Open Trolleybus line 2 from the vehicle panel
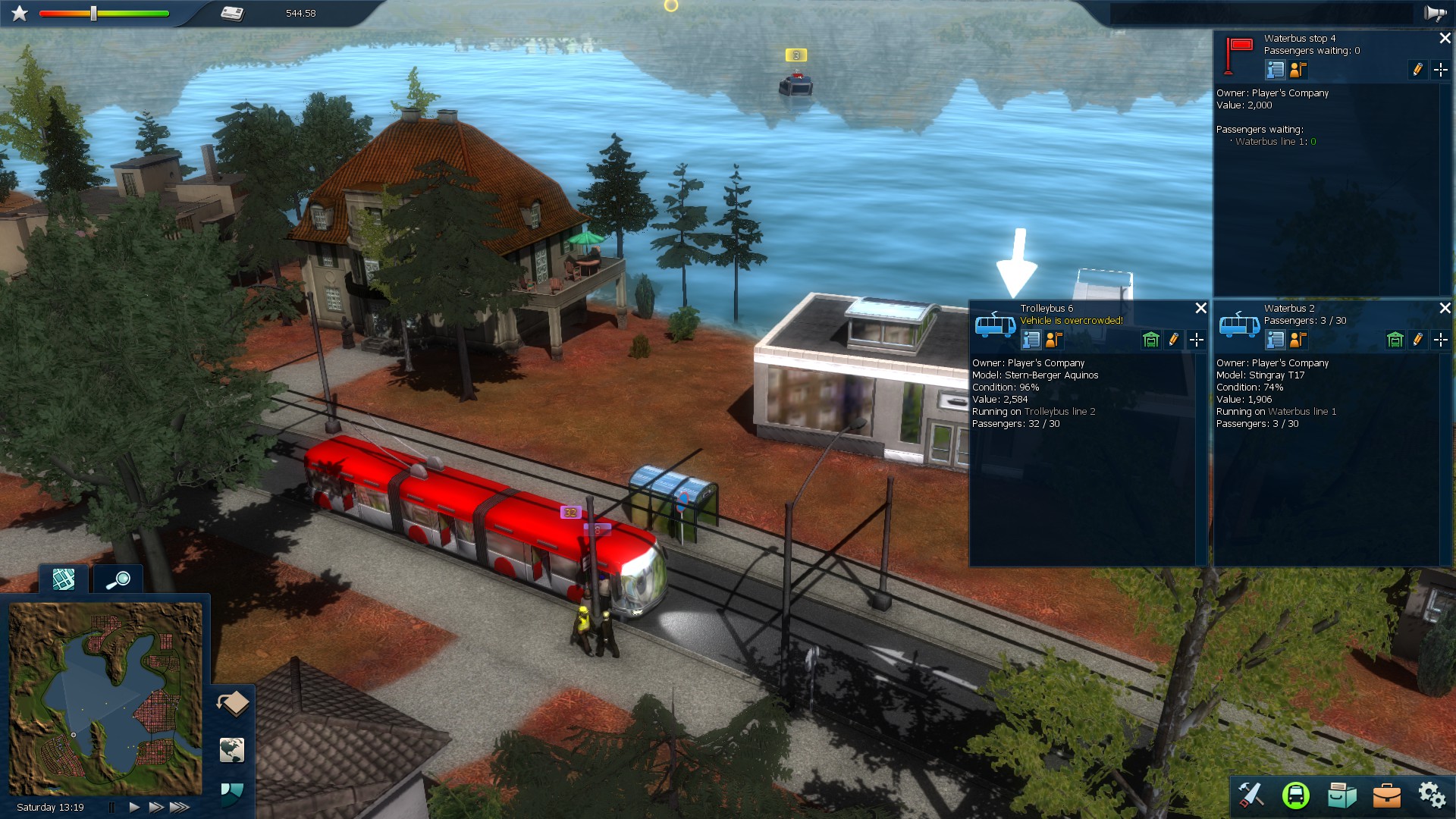 coord(1059,412)
